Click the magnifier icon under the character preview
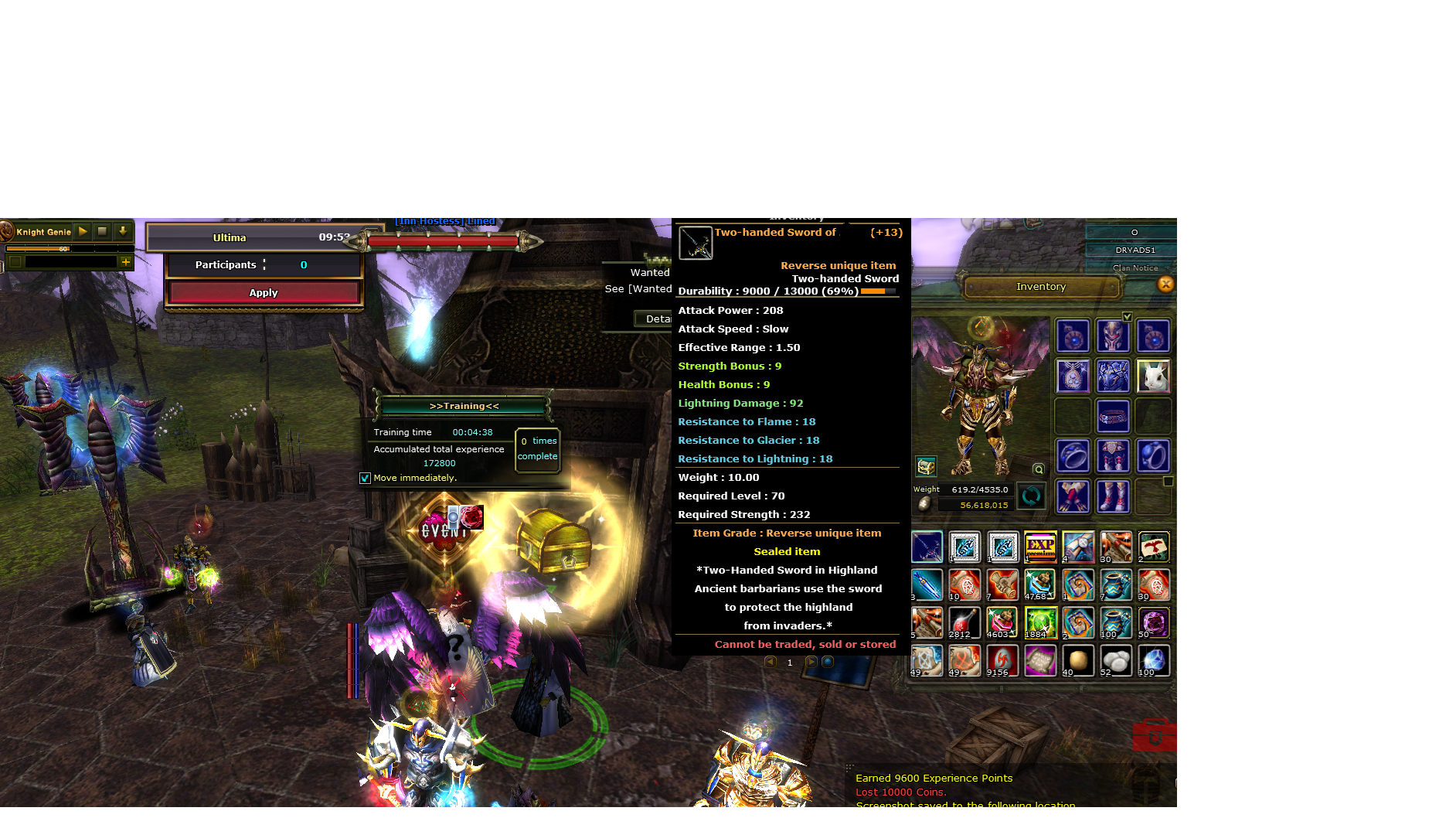Viewport: 1456px width, 828px height. point(1039,469)
